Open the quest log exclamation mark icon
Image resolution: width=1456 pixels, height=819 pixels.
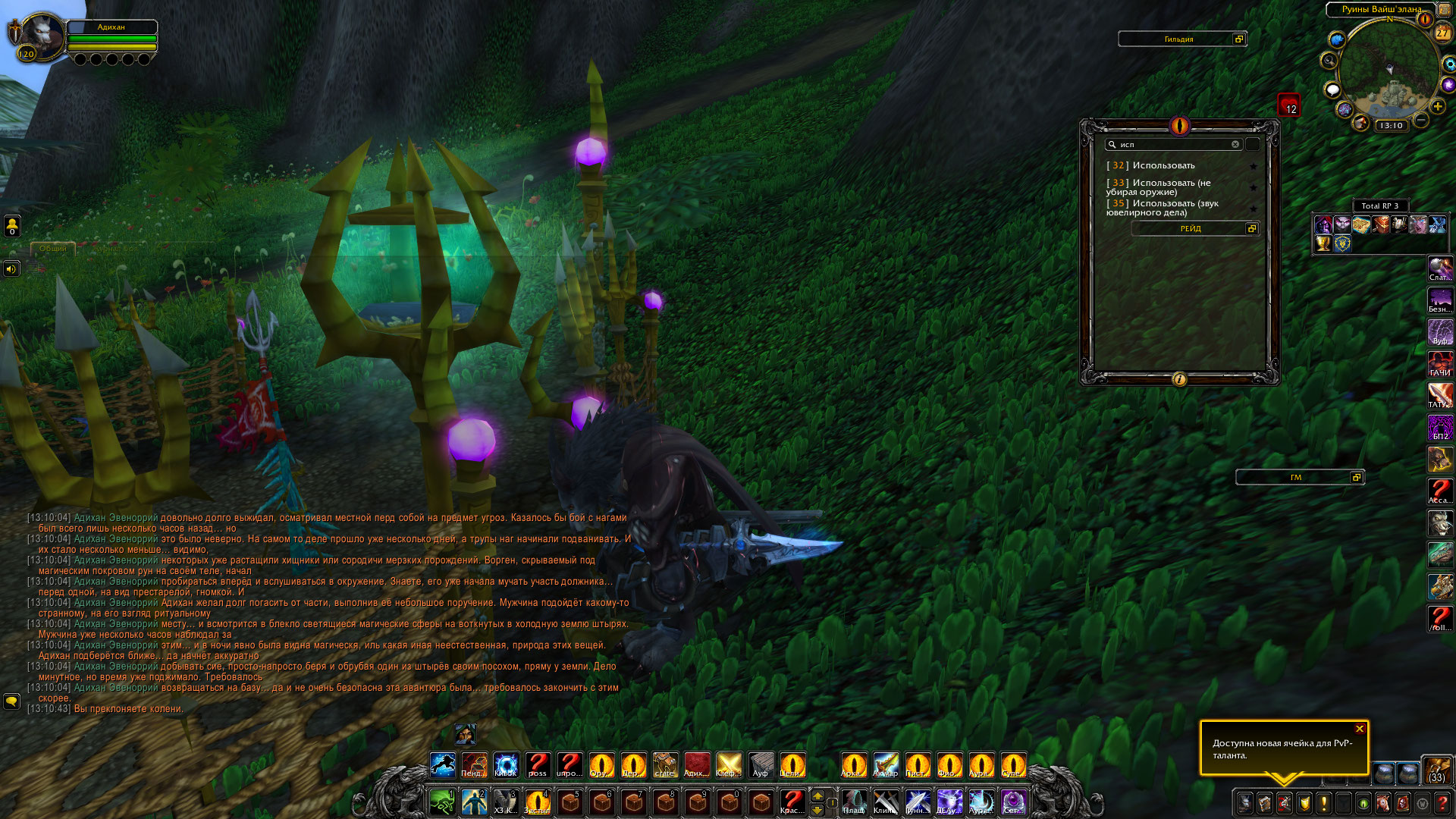click(1324, 802)
